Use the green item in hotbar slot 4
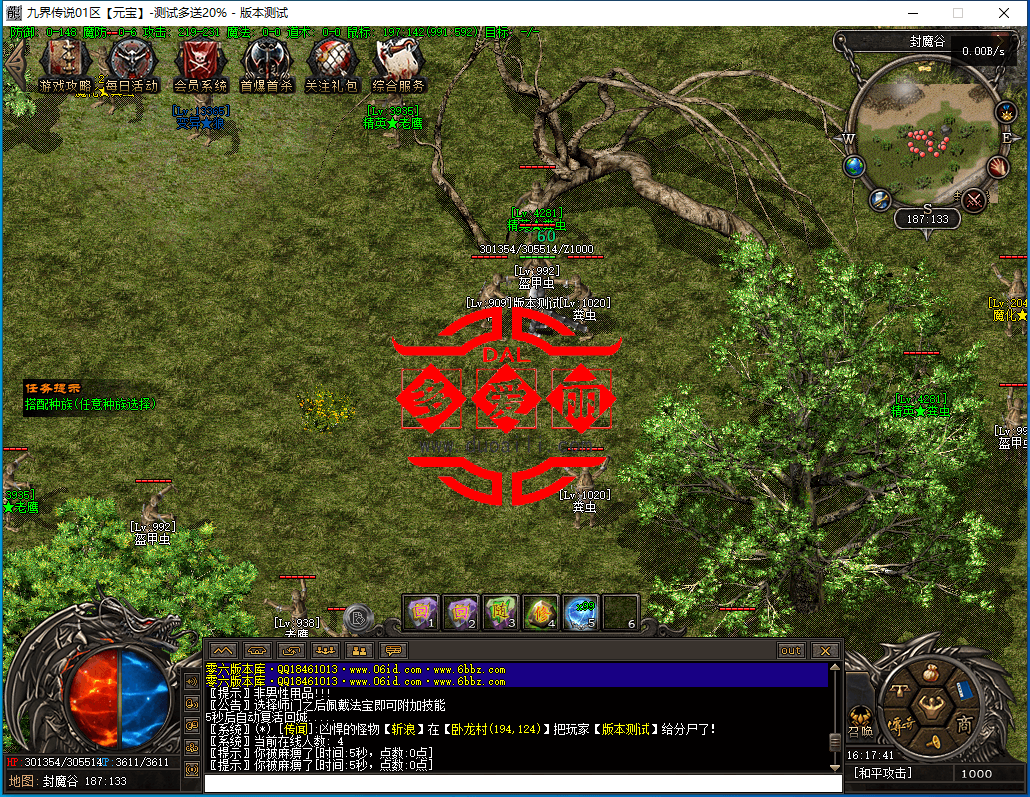The width and height of the screenshot is (1030, 797). 540,610
